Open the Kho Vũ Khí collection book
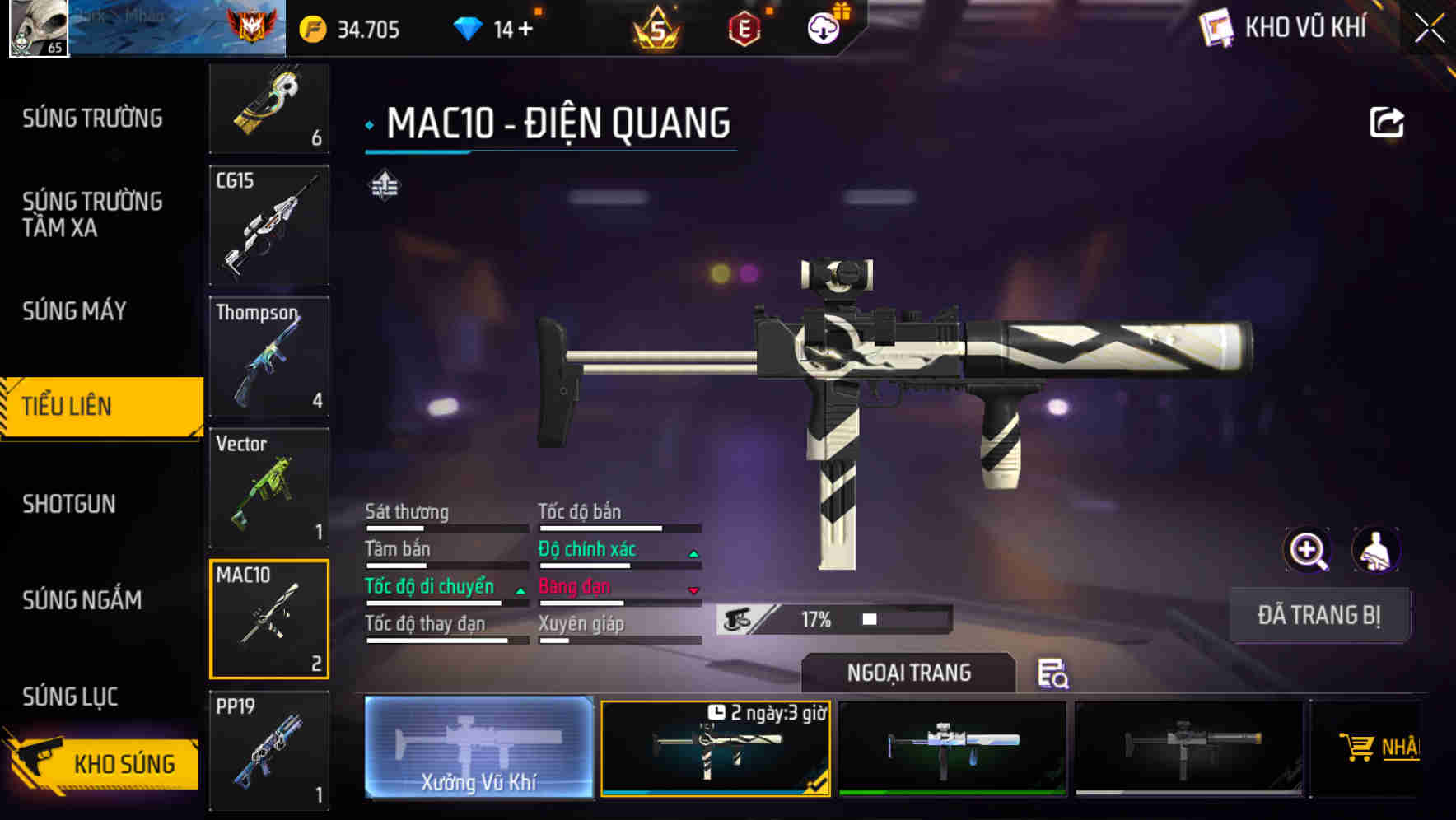This screenshot has width=1456, height=820. (x=1285, y=28)
